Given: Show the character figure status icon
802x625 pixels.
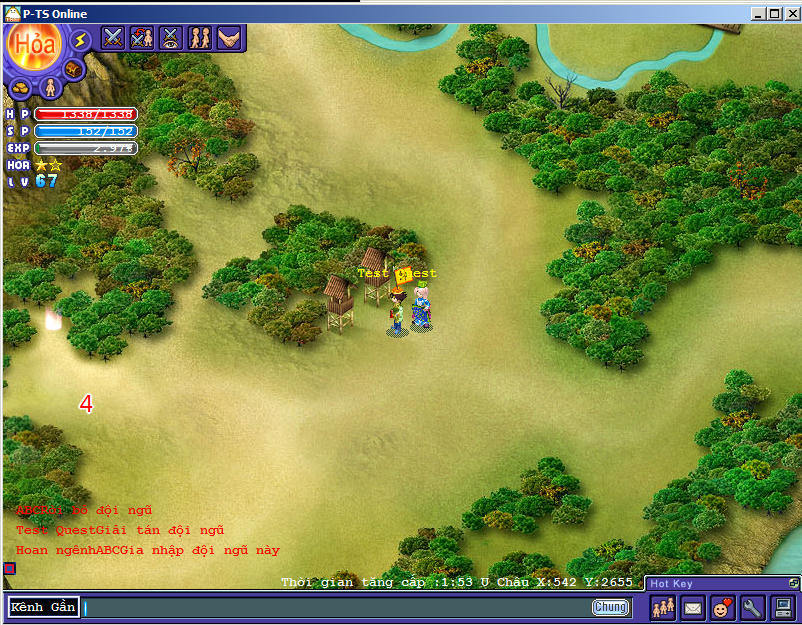Looking at the screenshot, I should point(48,88).
